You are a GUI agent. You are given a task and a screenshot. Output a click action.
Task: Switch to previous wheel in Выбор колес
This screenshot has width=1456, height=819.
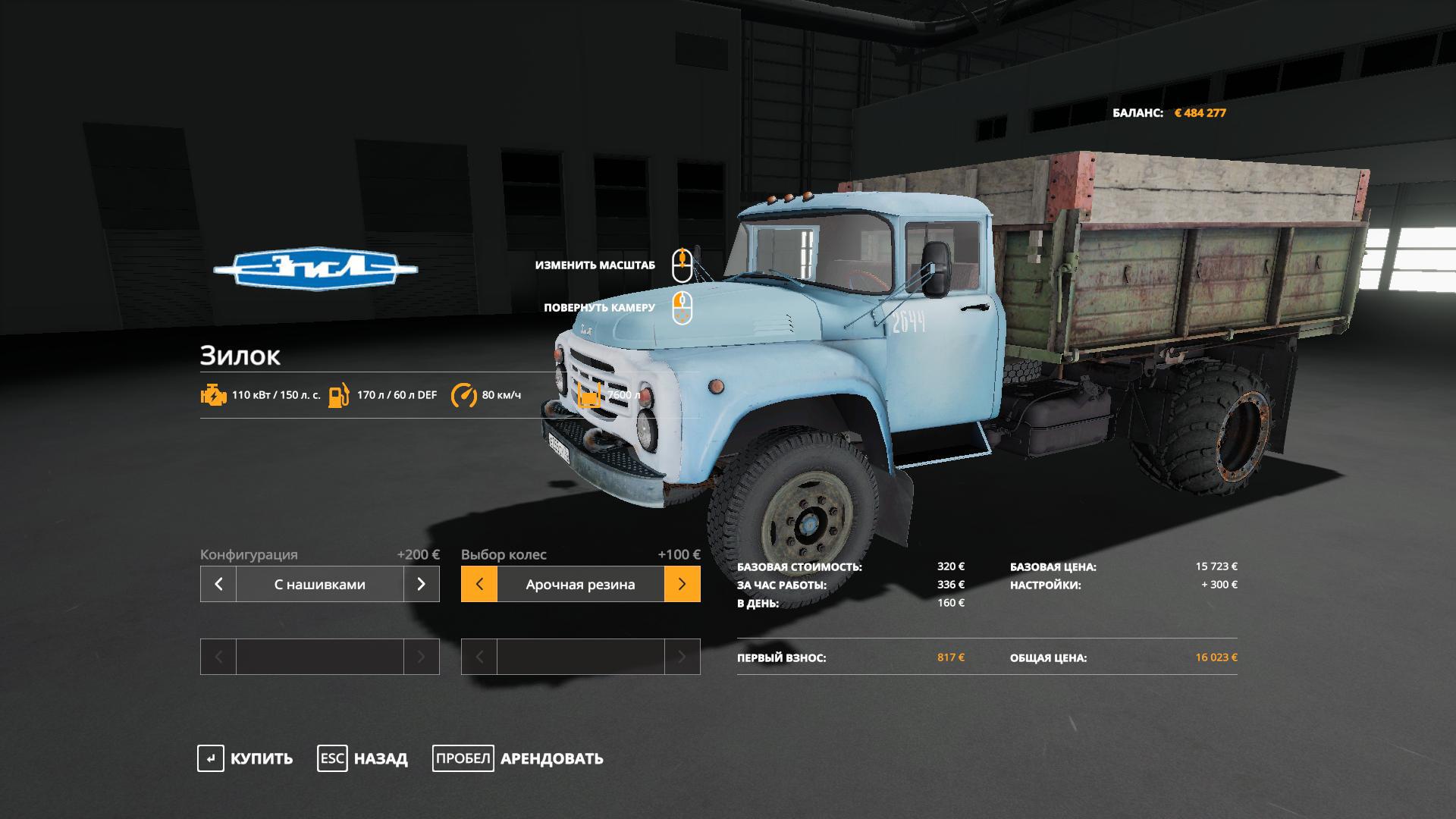coord(479,584)
